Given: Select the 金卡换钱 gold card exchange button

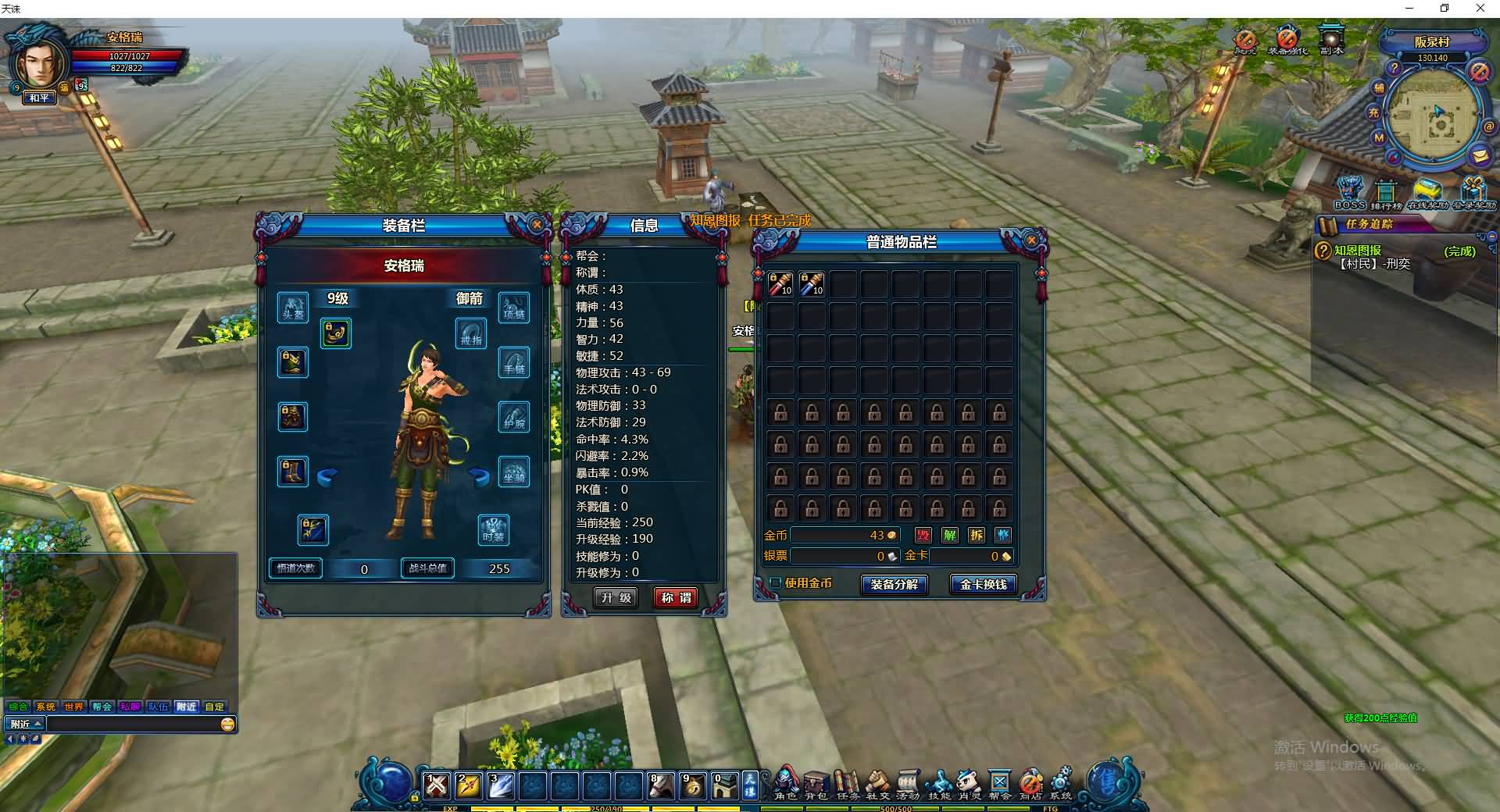Looking at the screenshot, I should (983, 584).
